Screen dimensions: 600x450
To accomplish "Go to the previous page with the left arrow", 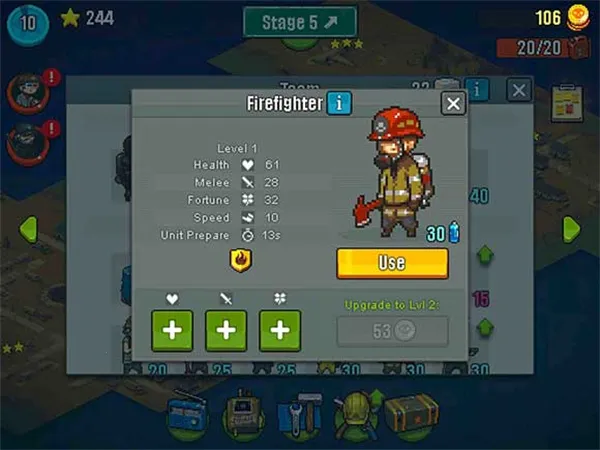I will 27,228.
